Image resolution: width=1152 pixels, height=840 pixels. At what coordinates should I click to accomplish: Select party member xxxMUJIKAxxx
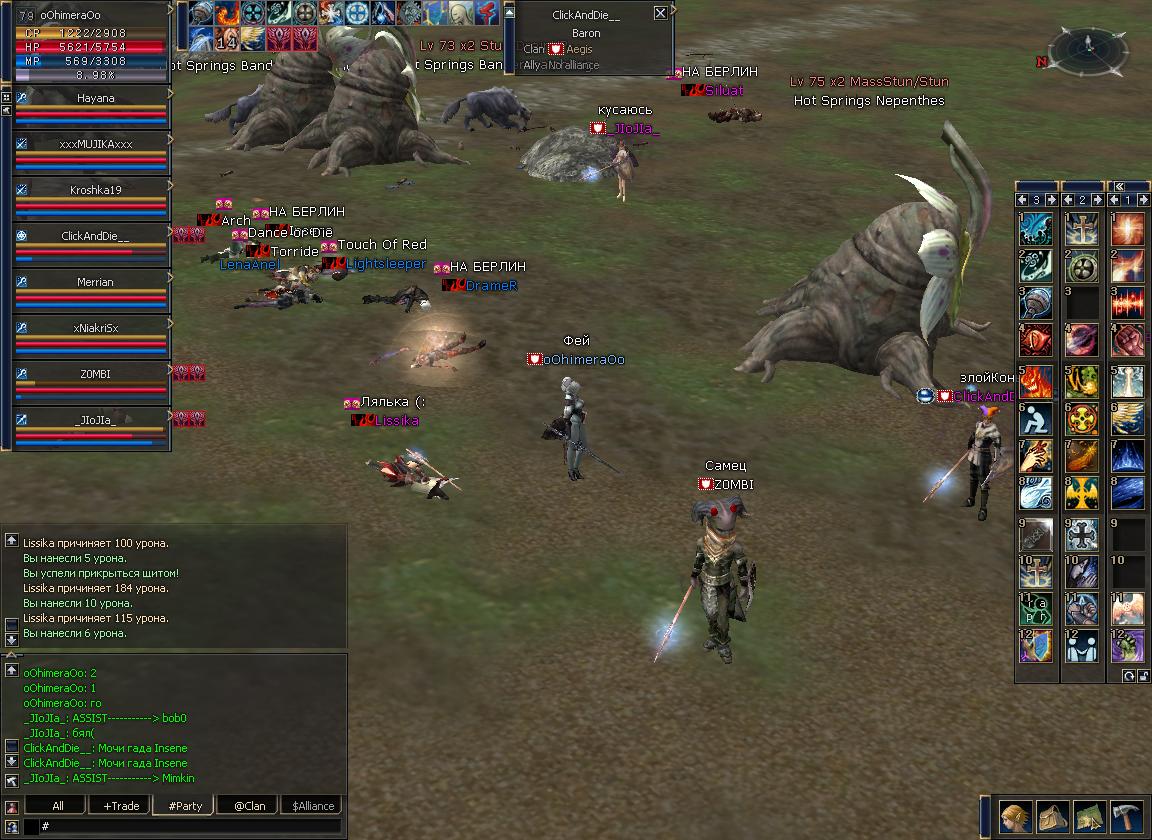click(x=95, y=144)
